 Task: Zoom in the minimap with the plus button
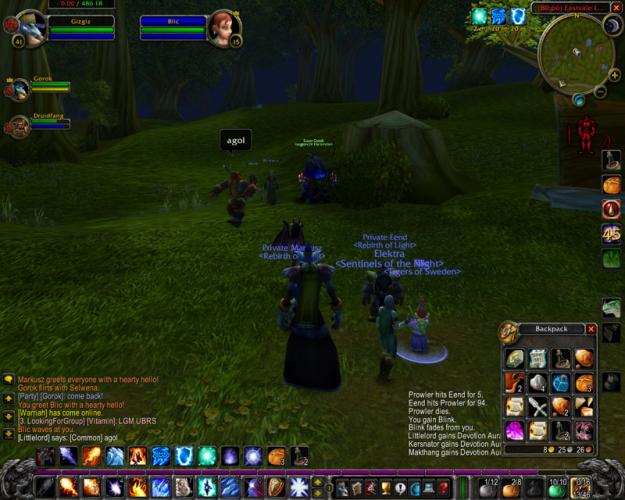612,74
